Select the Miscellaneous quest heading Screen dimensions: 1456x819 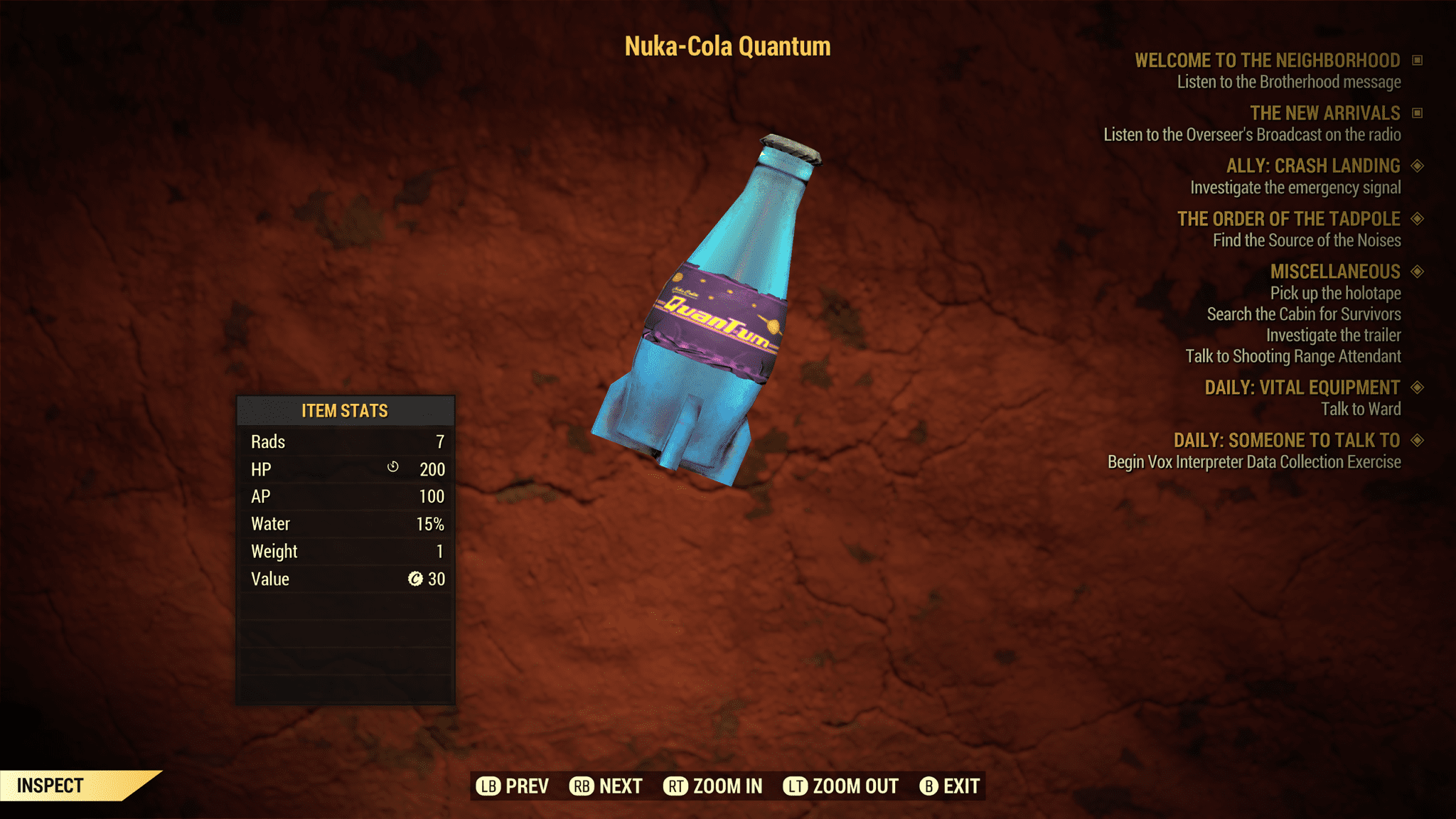tap(1334, 272)
